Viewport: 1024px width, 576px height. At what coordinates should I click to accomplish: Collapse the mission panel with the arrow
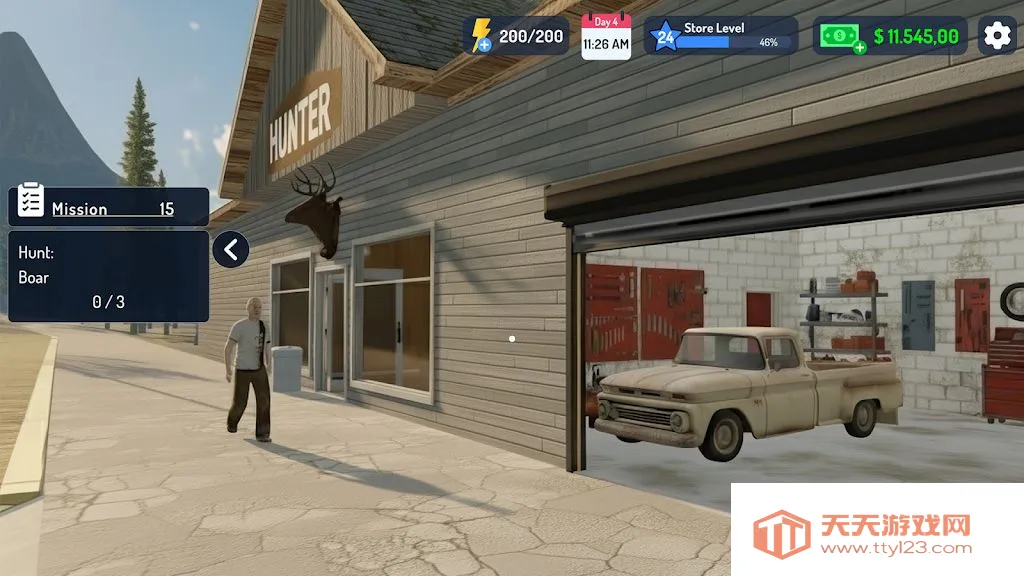(x=231, y=249)
